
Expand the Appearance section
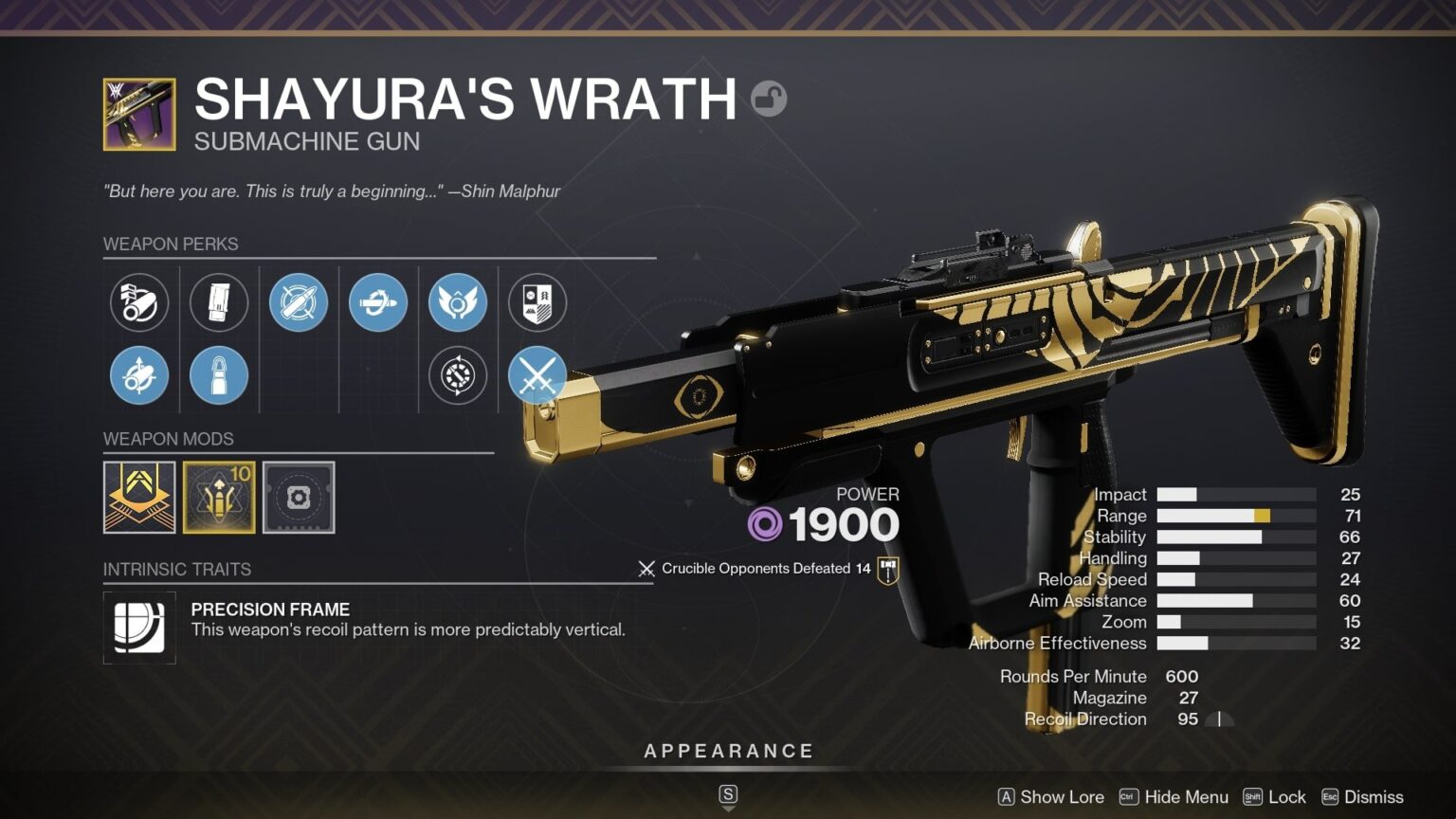point(728,750)
